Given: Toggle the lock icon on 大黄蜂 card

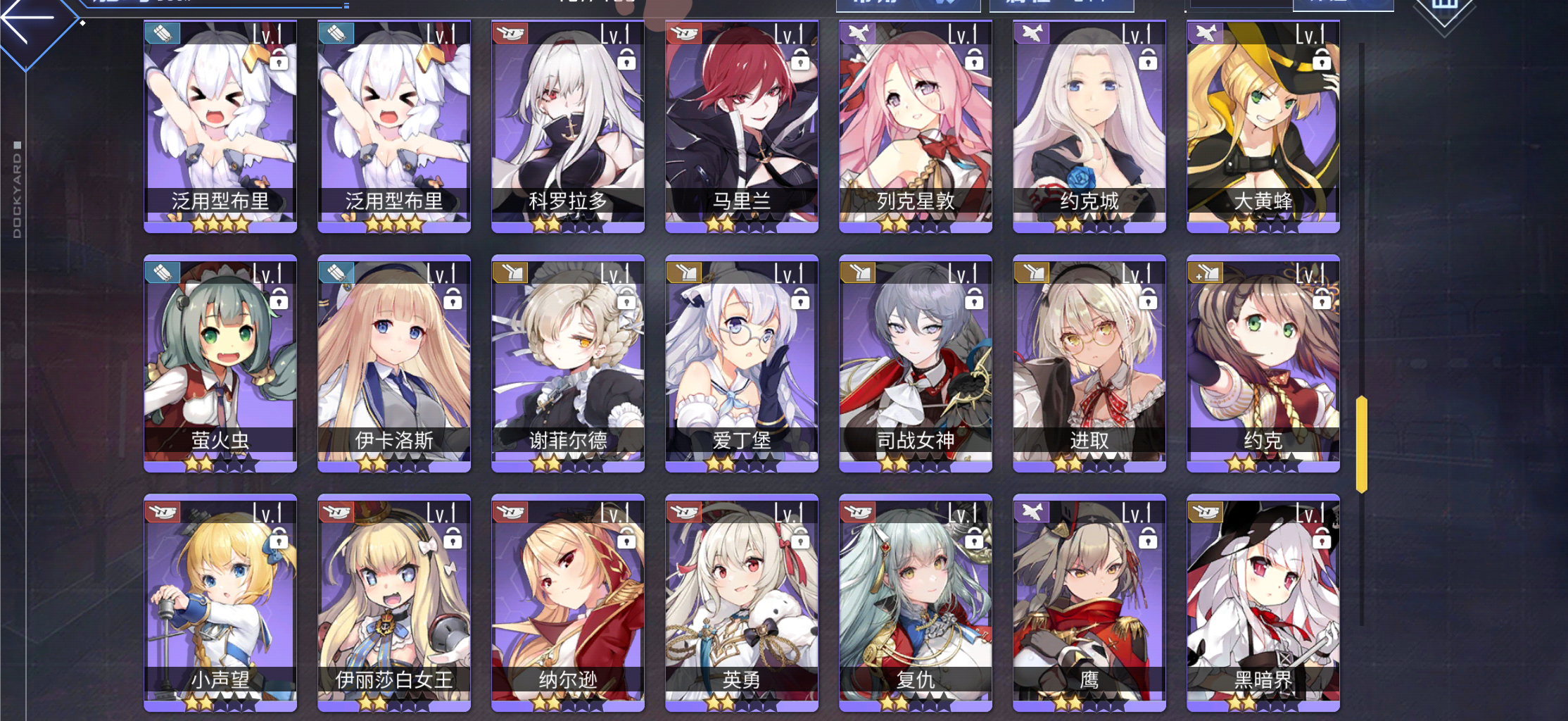Looking at the screenshot, I should [x=1322, y=62].
